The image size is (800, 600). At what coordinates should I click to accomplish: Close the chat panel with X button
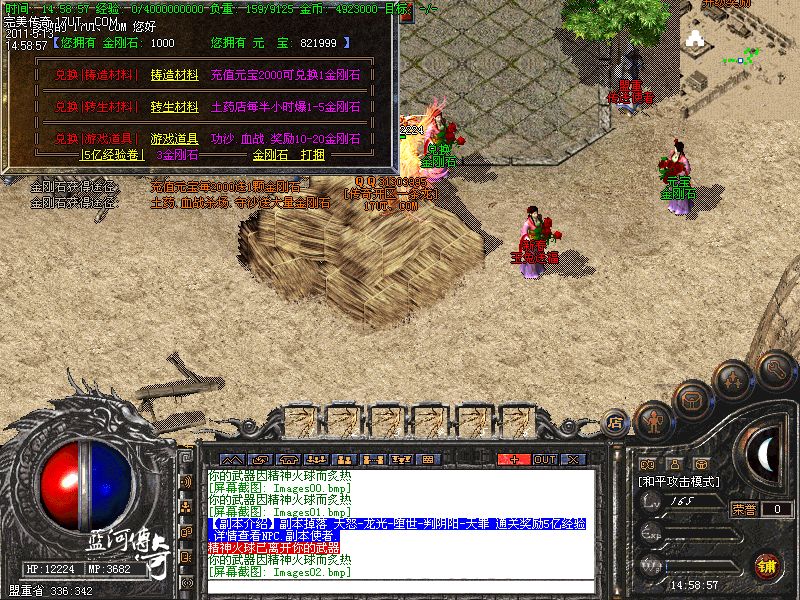pos(573,459)
